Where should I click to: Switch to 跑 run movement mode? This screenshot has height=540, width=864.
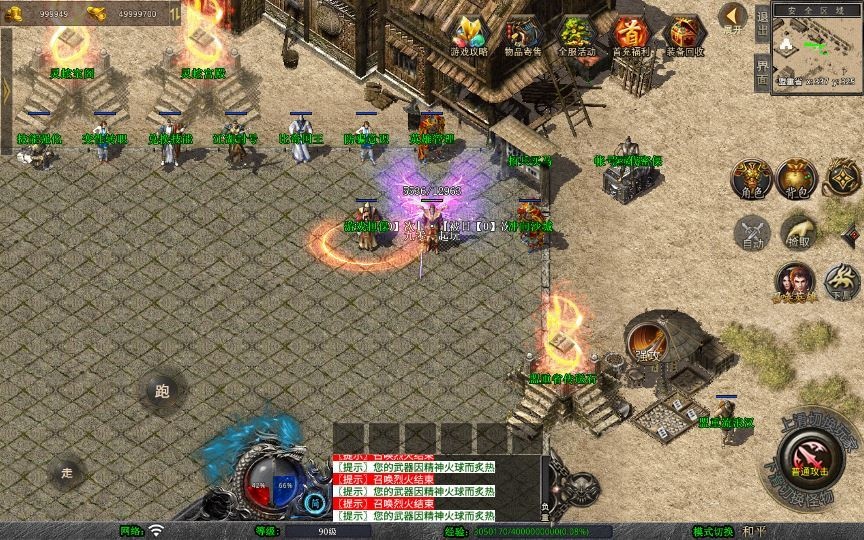click(162, 391)
